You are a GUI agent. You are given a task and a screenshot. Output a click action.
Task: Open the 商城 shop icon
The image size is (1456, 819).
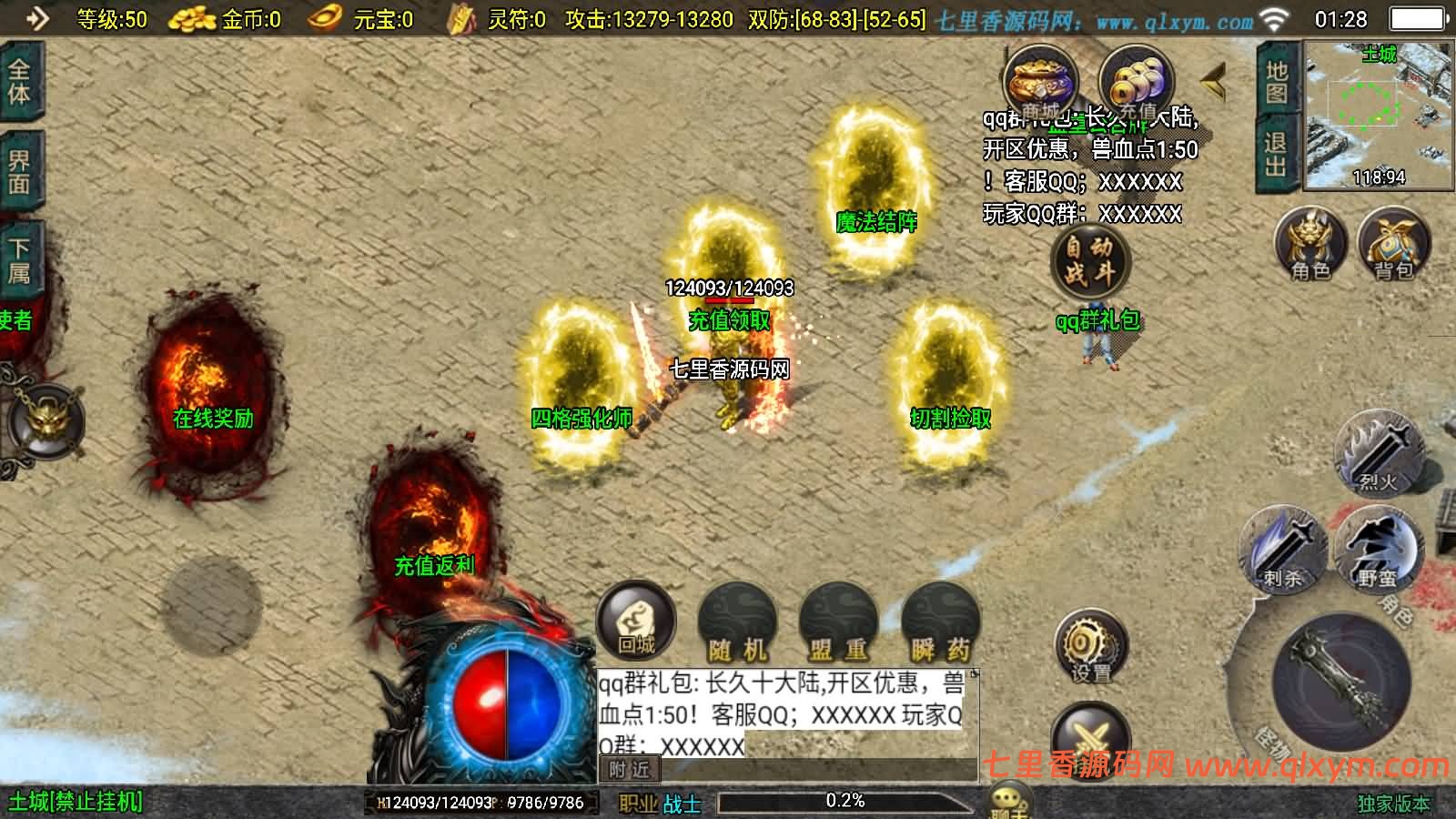1040,83
